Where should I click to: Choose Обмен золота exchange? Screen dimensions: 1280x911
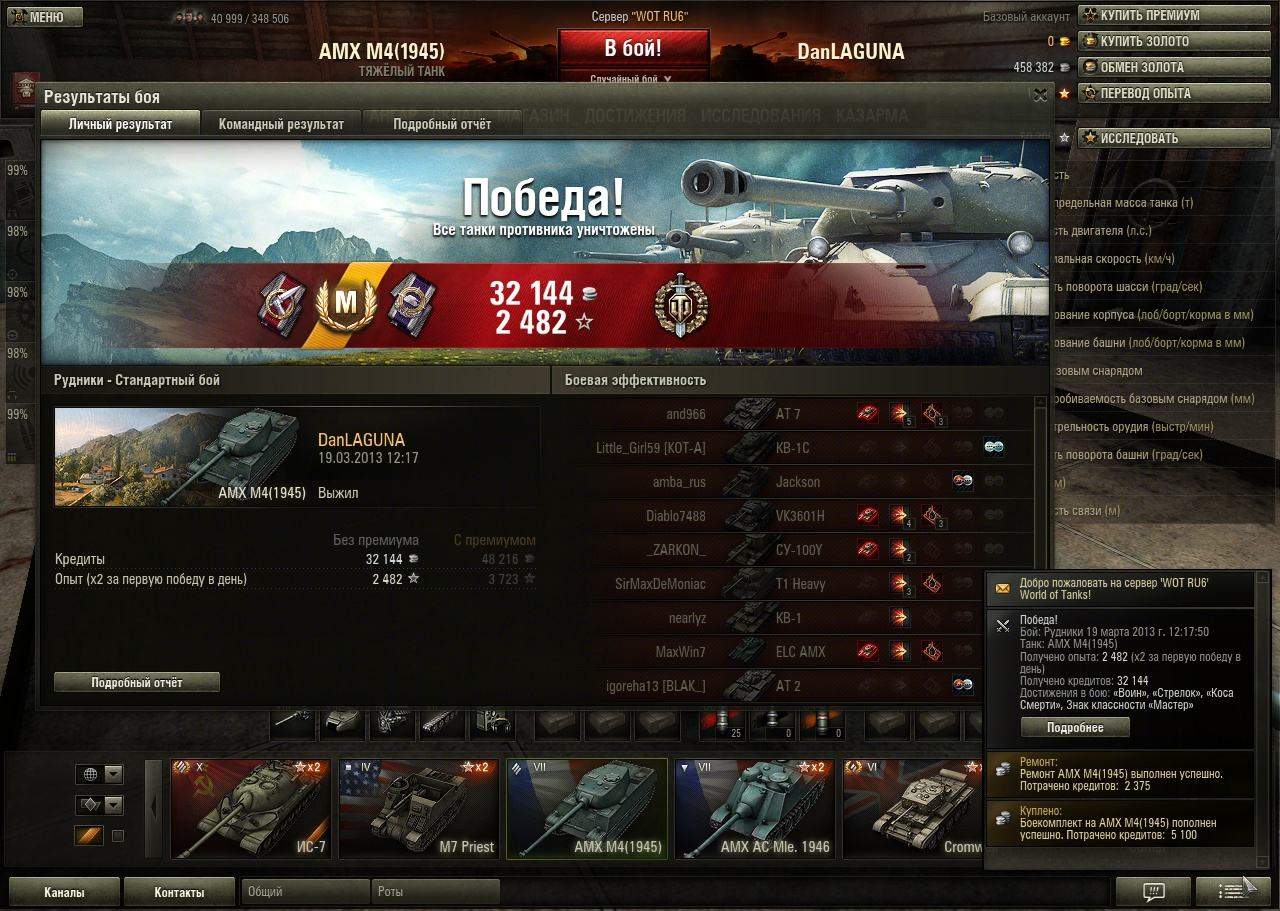click(1141, 67)
